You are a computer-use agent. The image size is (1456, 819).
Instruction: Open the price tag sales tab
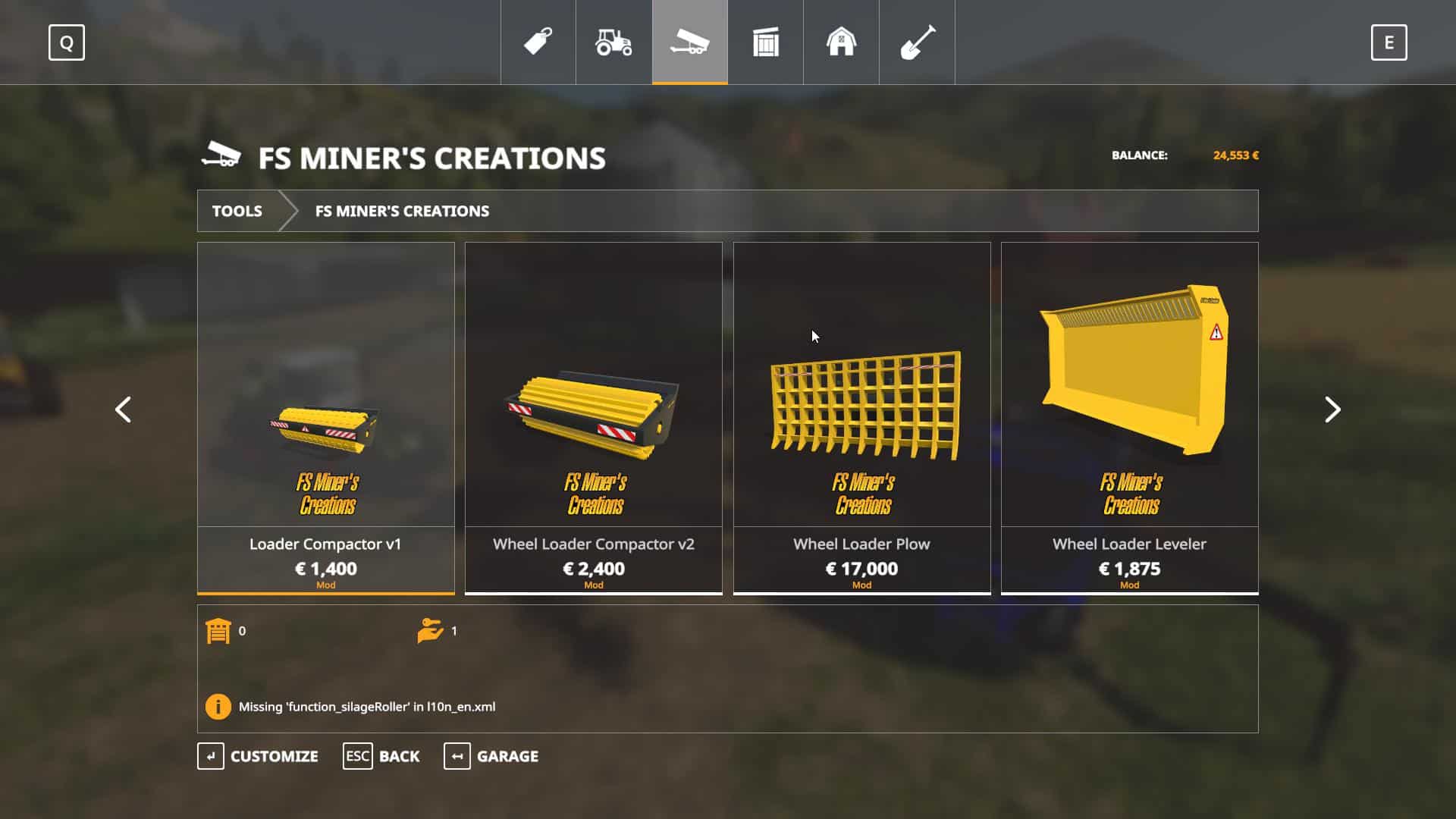[x=538, y=42]
